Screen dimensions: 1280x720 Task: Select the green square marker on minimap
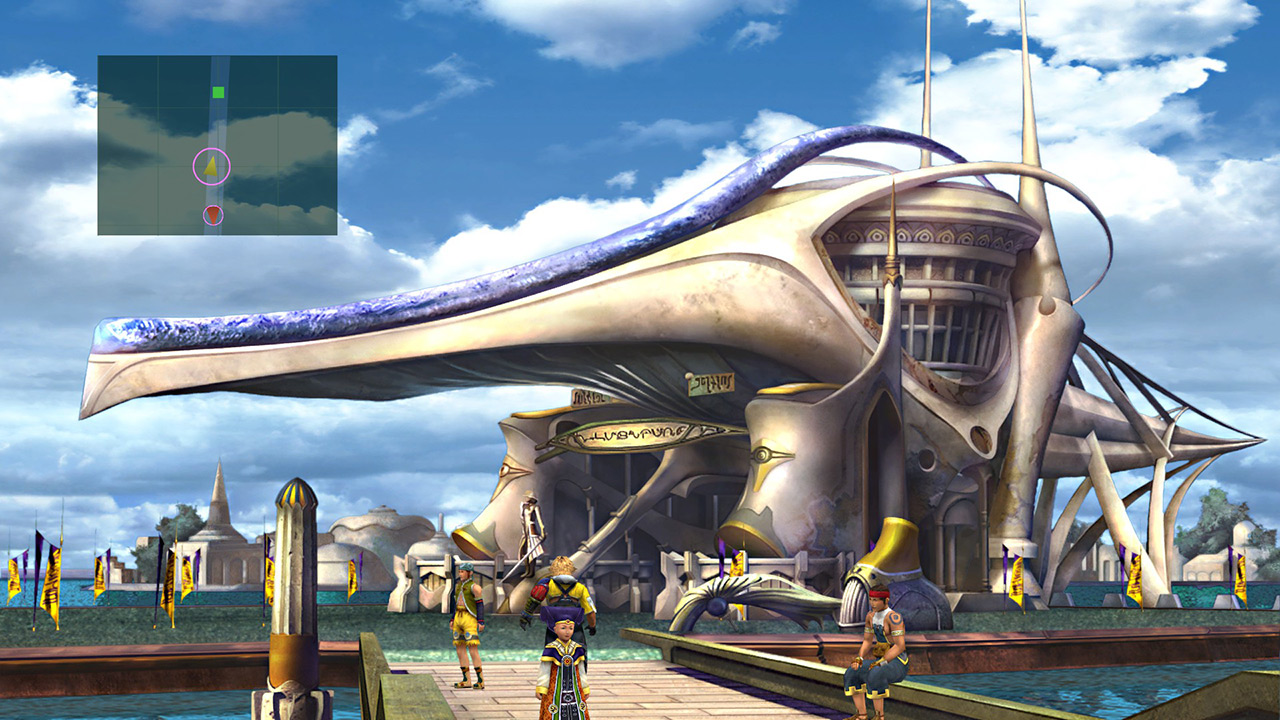(x=218, y=93)
